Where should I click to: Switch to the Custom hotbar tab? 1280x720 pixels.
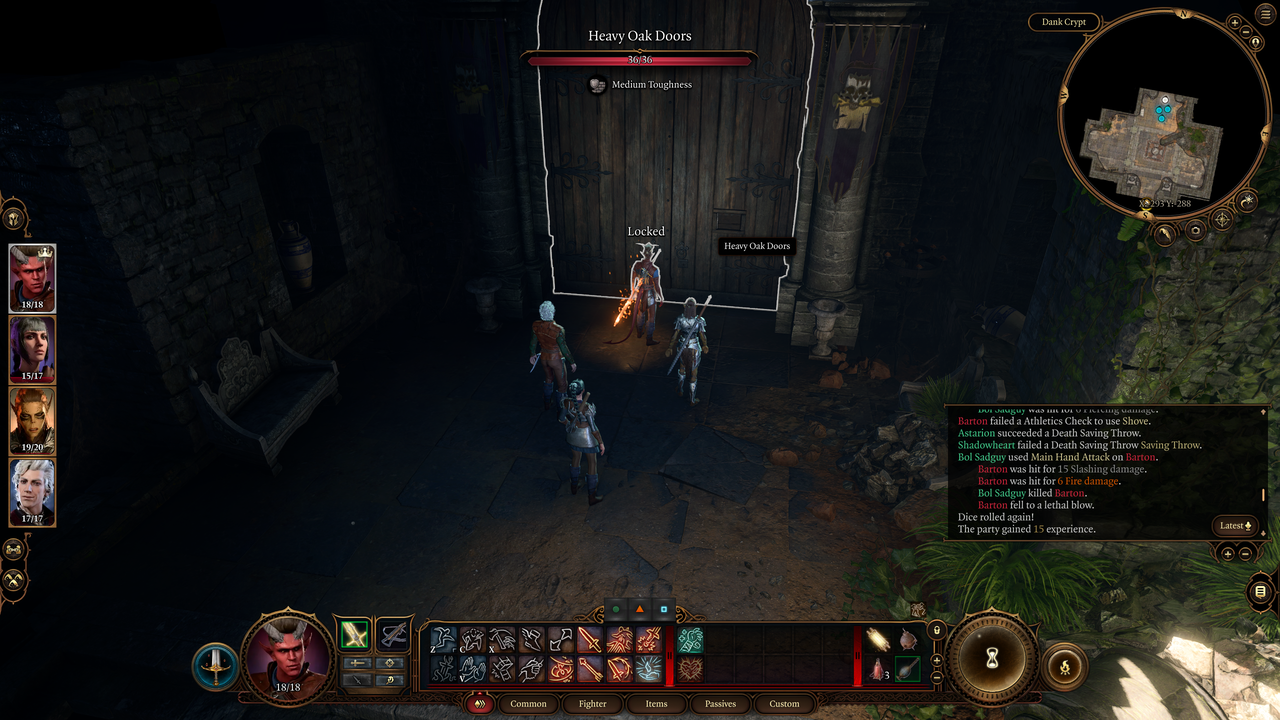pyautogui.click(x=784, y=703)
